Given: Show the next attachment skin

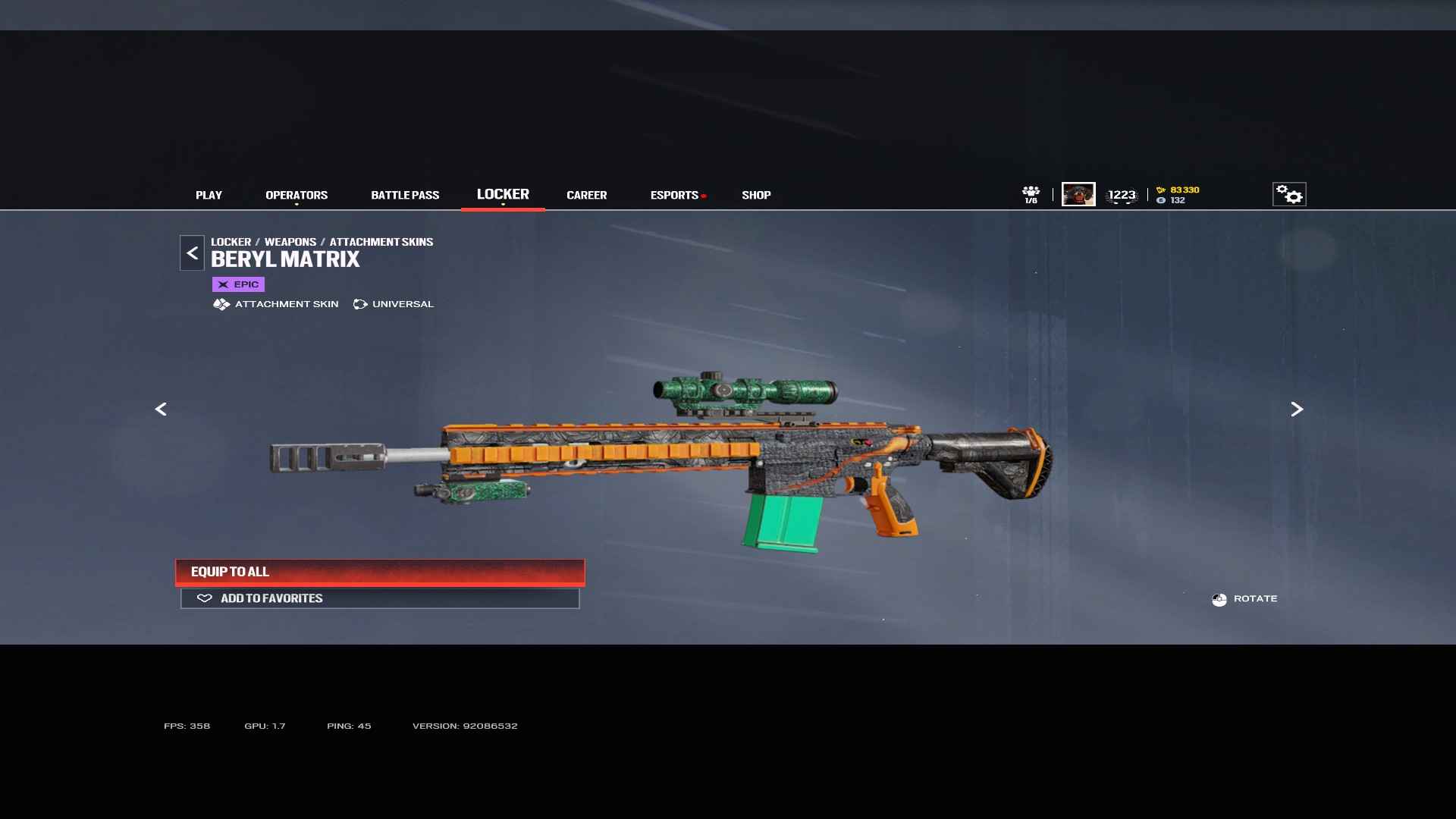Looking at the screenshot, I should click(1297, 409).
